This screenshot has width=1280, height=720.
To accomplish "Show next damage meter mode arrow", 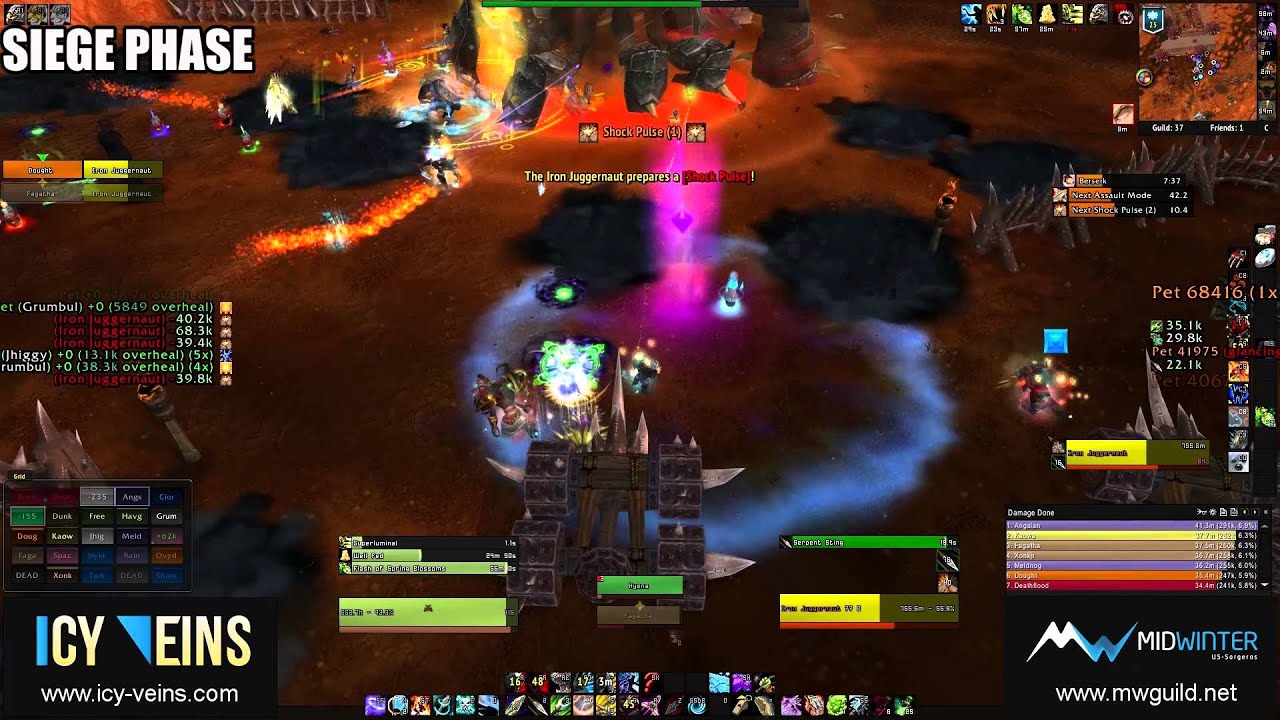I will point(1255,513).
